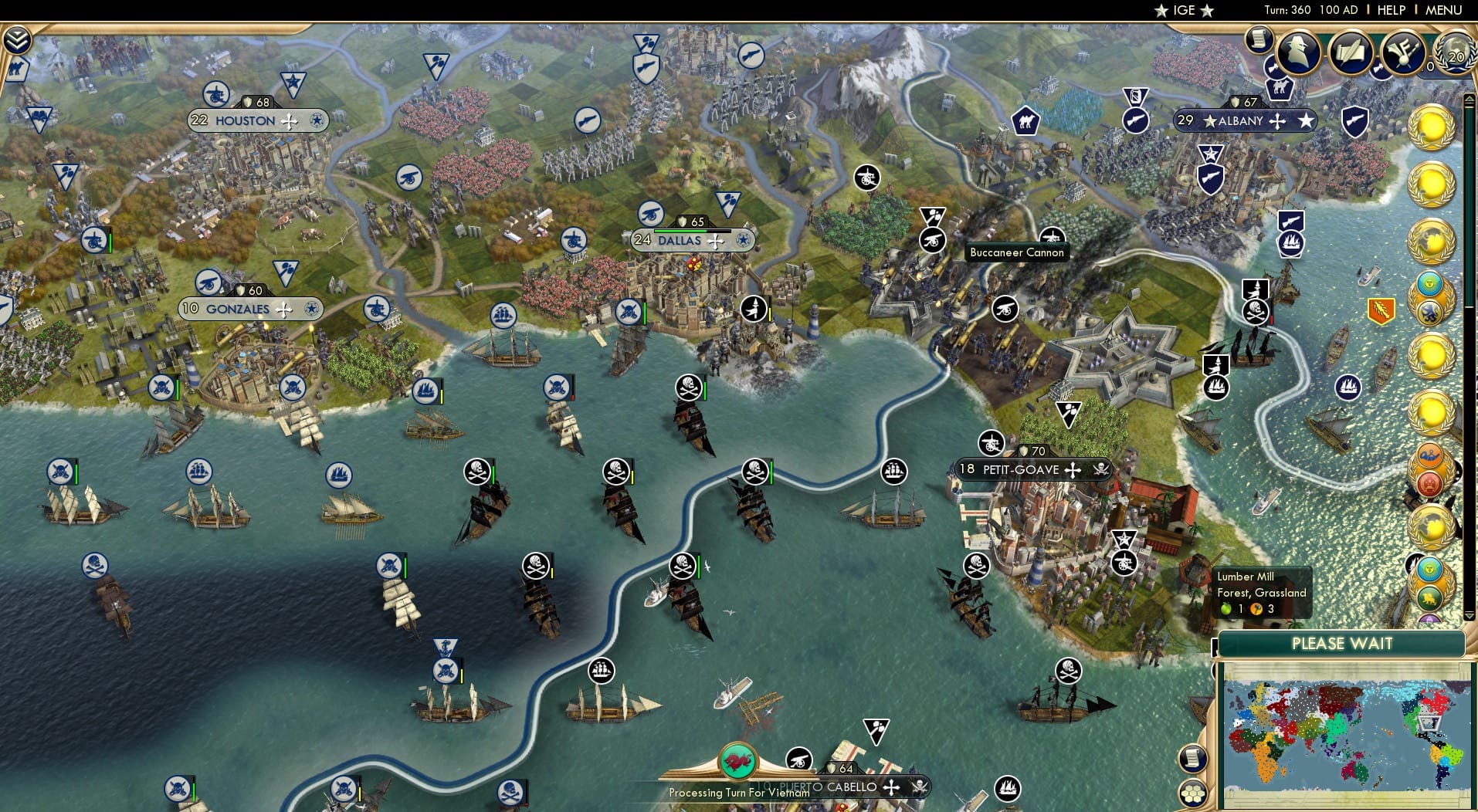The width and height of the screenshot is (1478, 812).
Task: Open the Social Policies scroll-and-quill icon
Action: click(x=1351, y=52)
